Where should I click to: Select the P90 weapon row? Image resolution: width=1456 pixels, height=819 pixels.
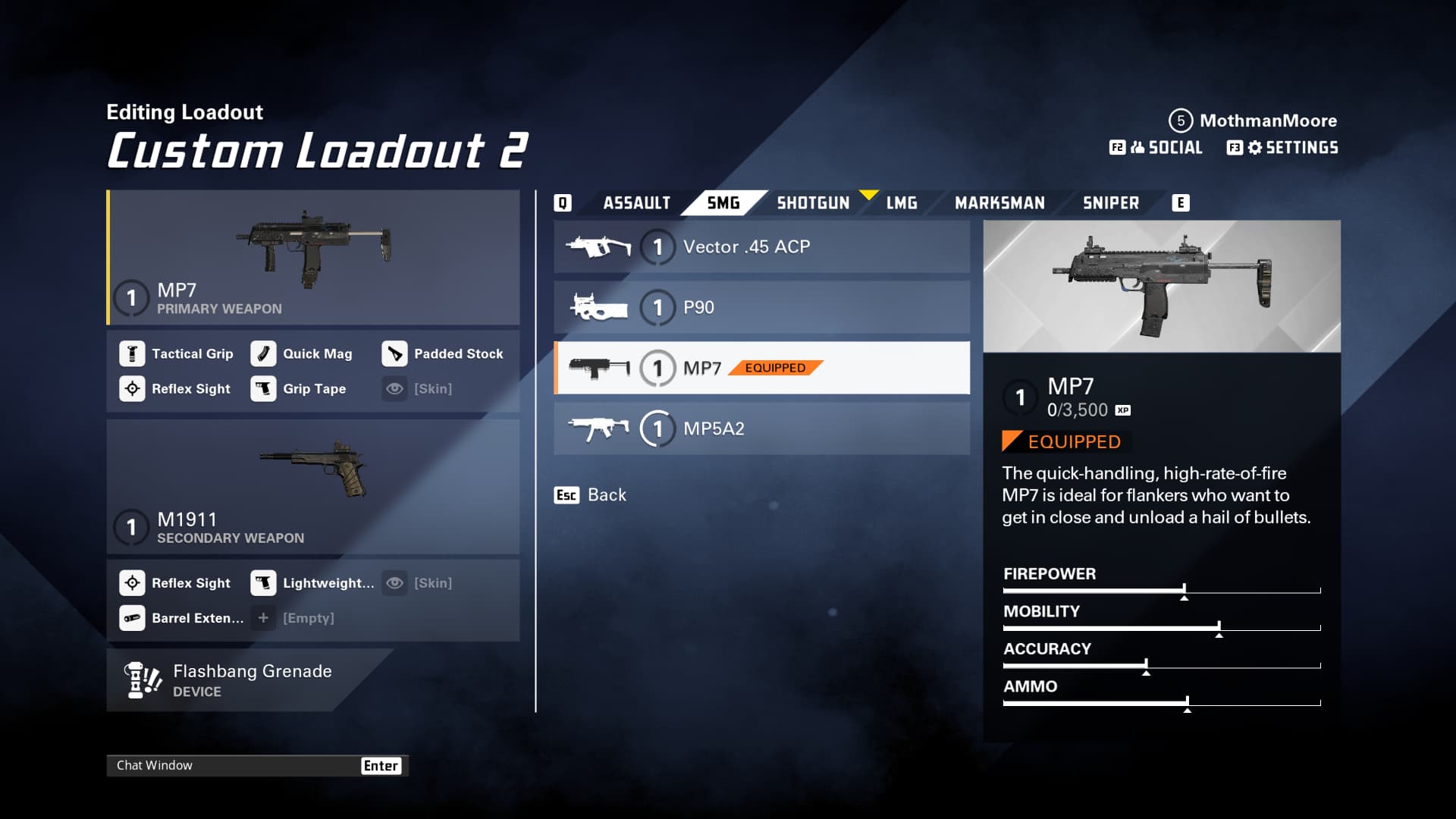(761, 308)
